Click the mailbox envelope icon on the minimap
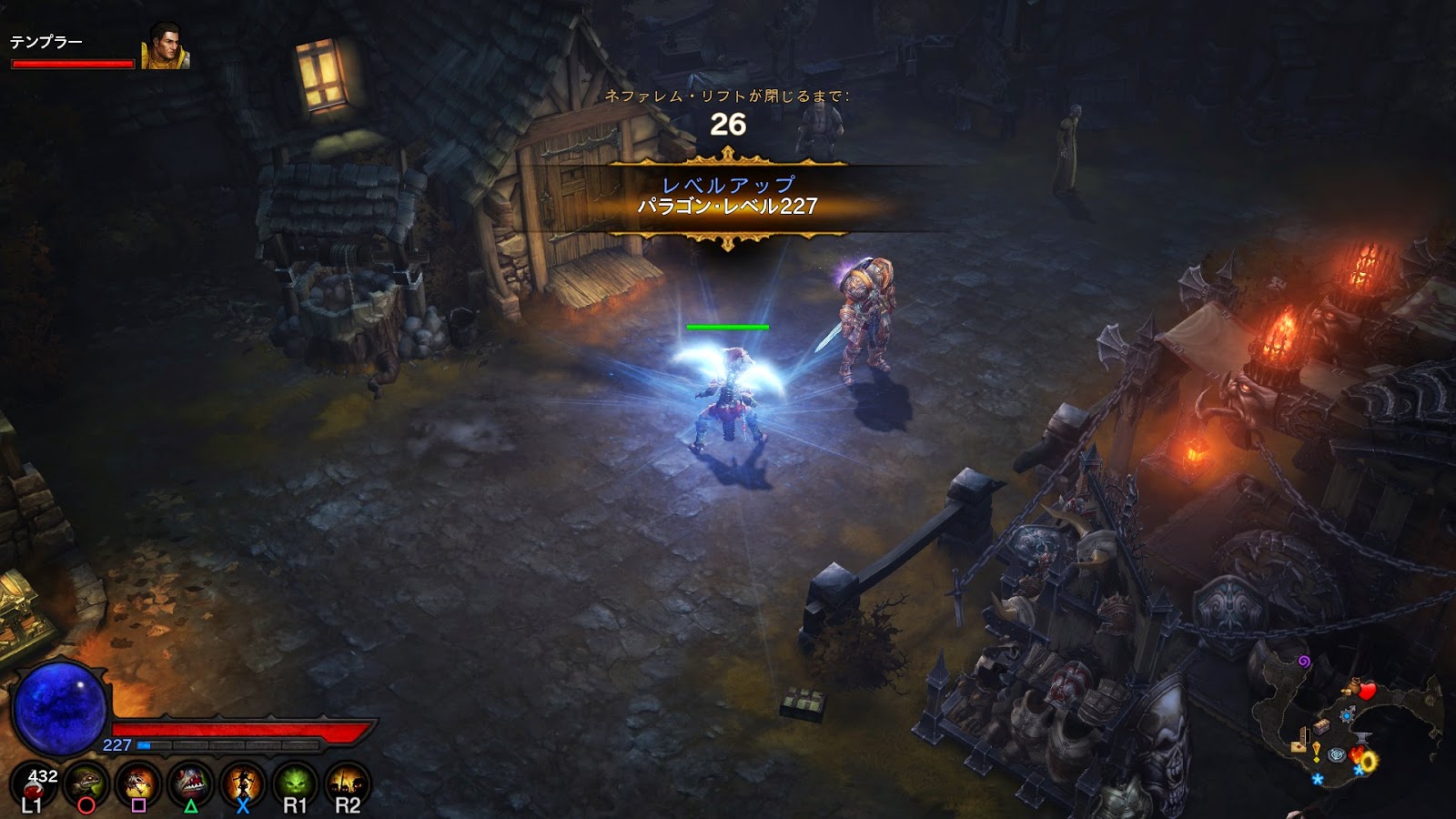Image resolution: width=1456 pixels, height=819 pixels. click(1298, 746)
